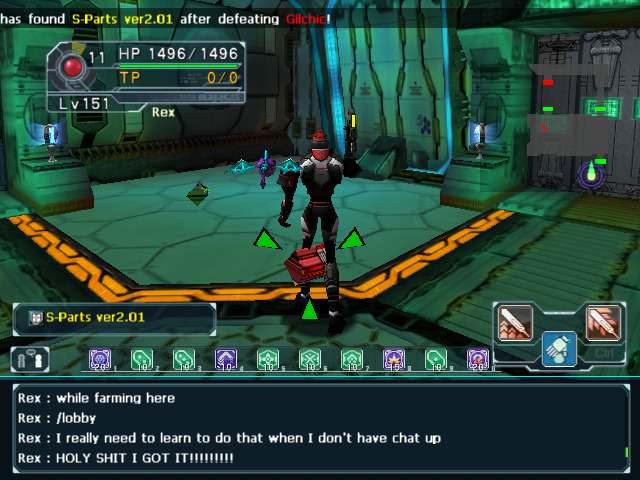Activate the blue glove pick-up action

pyautogui.click(x=559, y=348)
